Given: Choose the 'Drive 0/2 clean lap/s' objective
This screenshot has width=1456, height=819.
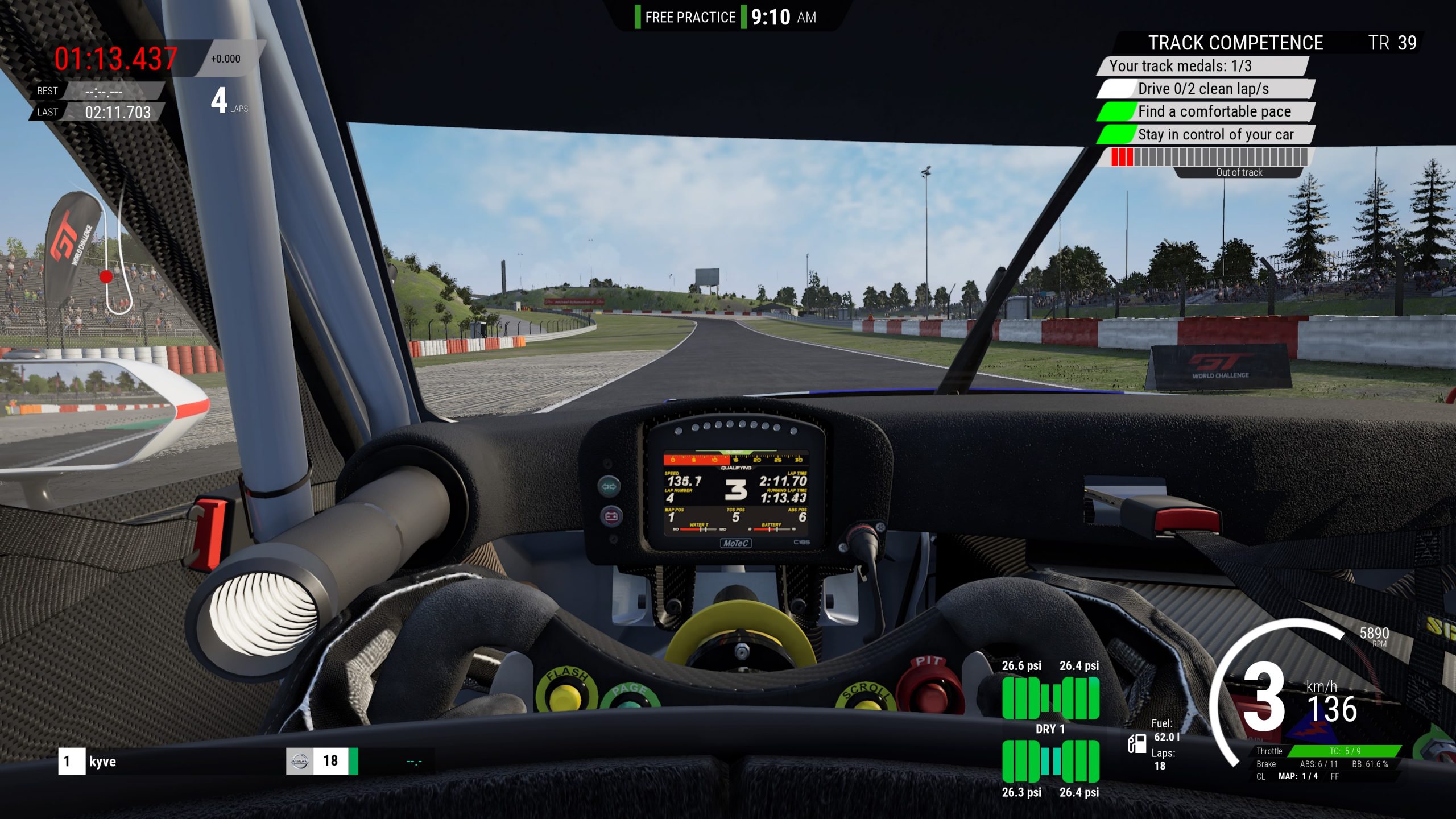Looking at the screenshot, I should (x=1203, y=89).
